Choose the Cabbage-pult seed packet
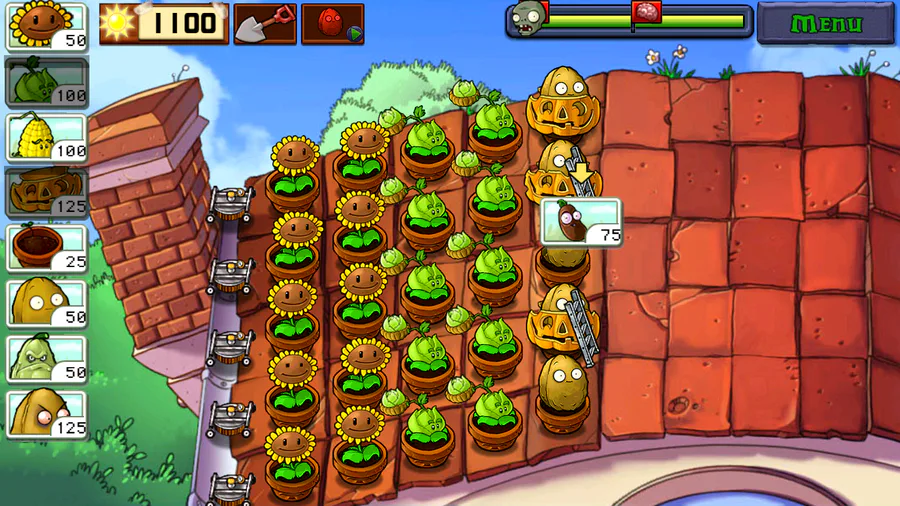Screen dimensions: 900x506 [x=47, y=81]
